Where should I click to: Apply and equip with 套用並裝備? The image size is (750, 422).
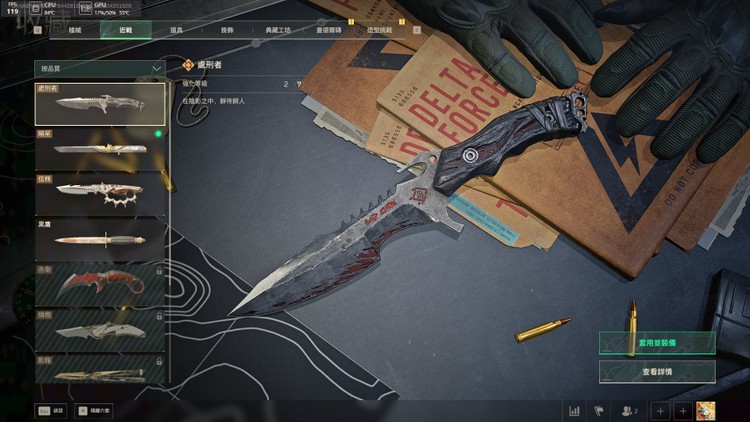click(x=657, y=342)
